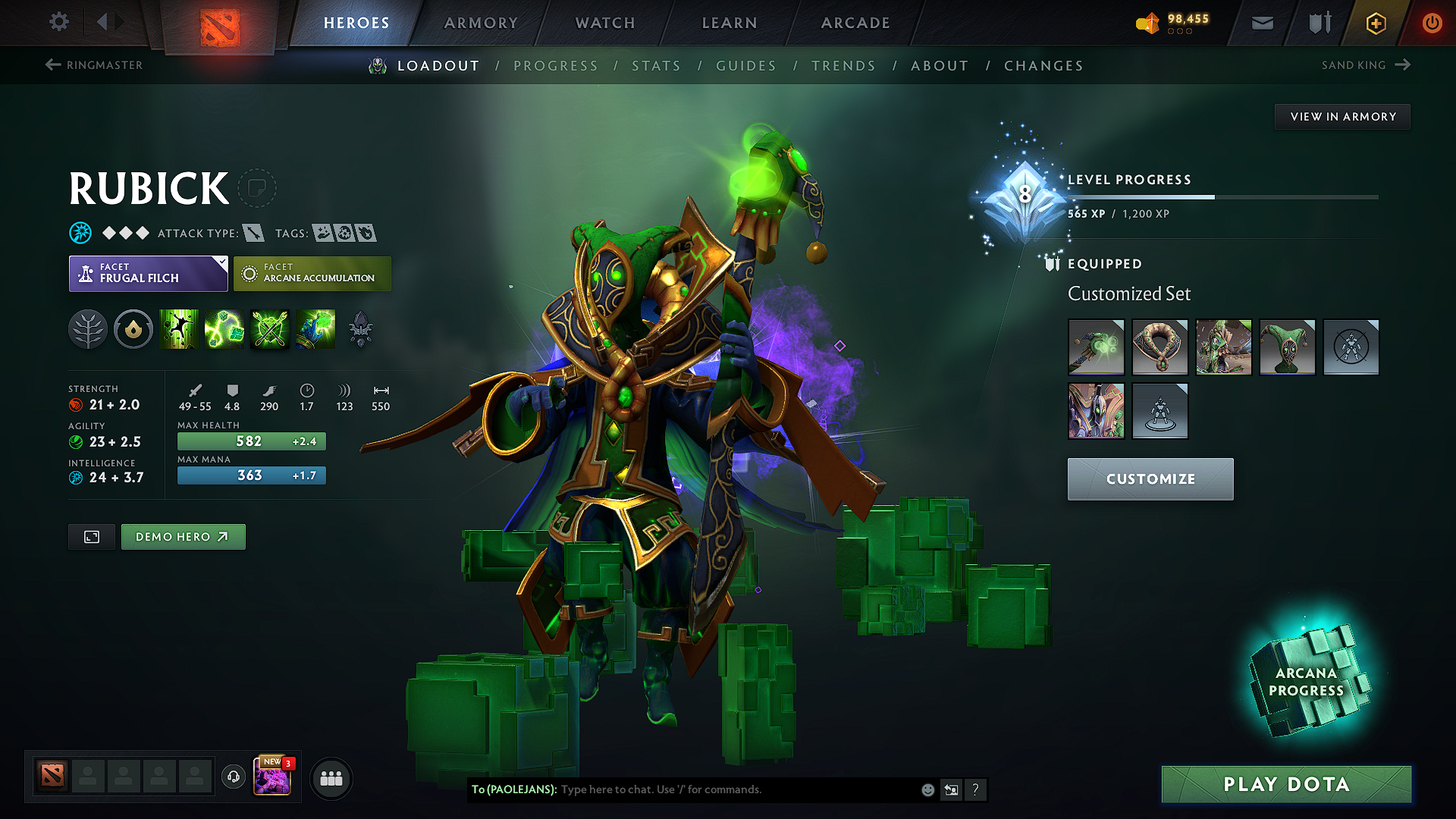
Task: Open the emoji picker in chat bar
Action: tap(927, 789)
